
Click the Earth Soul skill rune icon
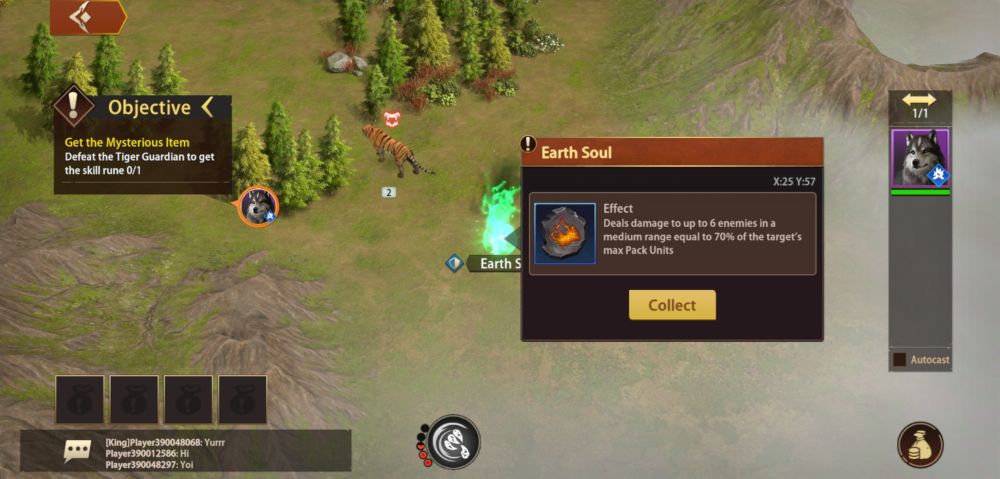(565, 234)
